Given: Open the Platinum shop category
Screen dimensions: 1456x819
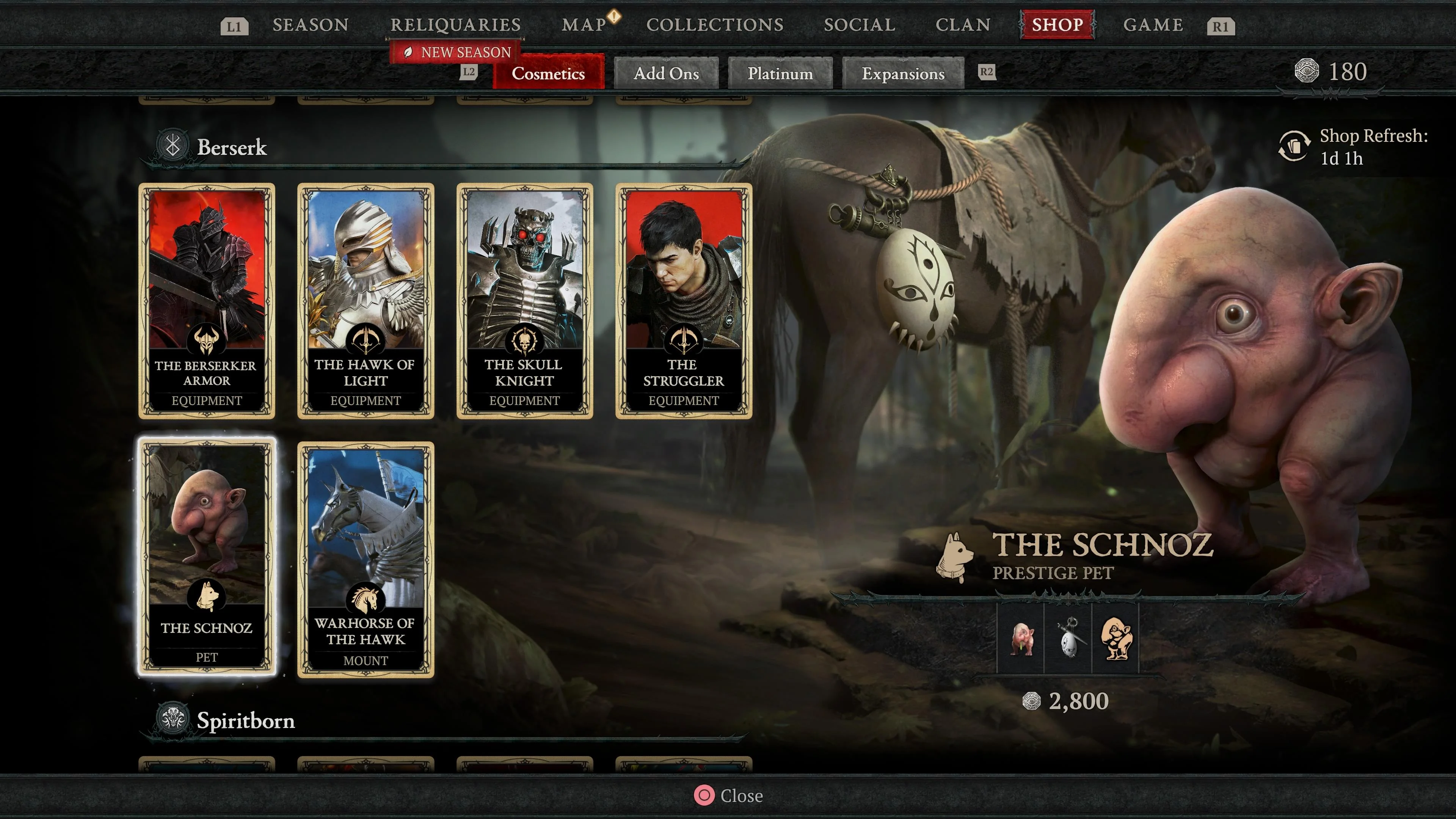Looking at the screenshot, I should [x=780, y=74].
